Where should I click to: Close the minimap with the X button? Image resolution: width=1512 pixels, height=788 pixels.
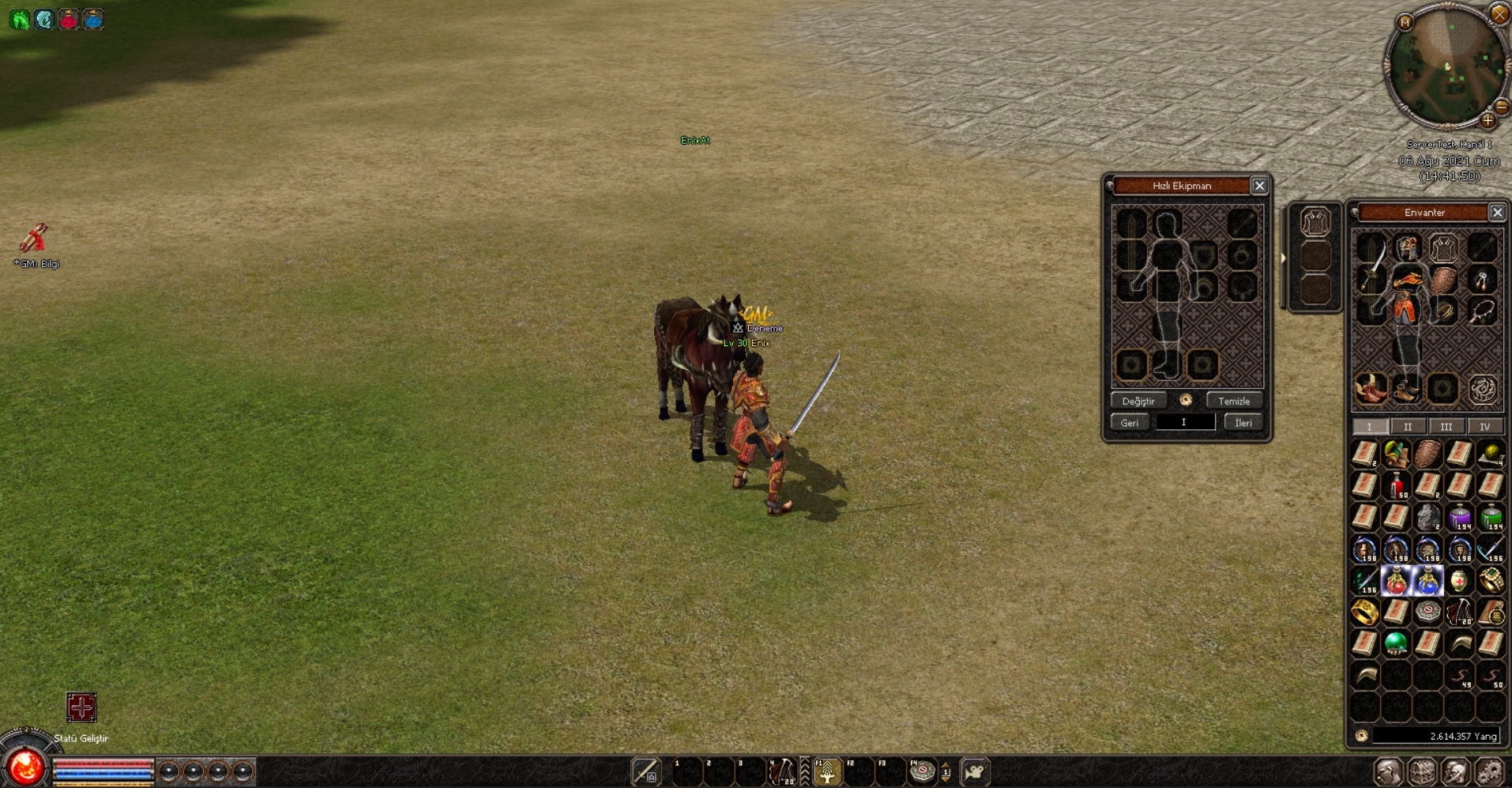click(1499, 13)
